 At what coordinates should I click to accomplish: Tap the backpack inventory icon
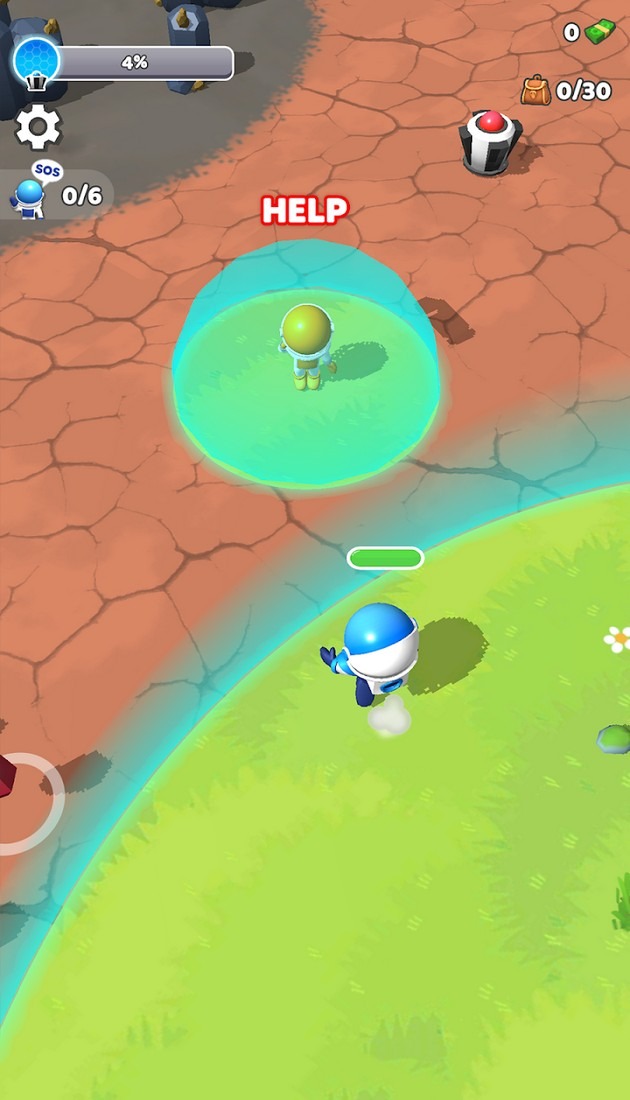click(x=537, y=91)
